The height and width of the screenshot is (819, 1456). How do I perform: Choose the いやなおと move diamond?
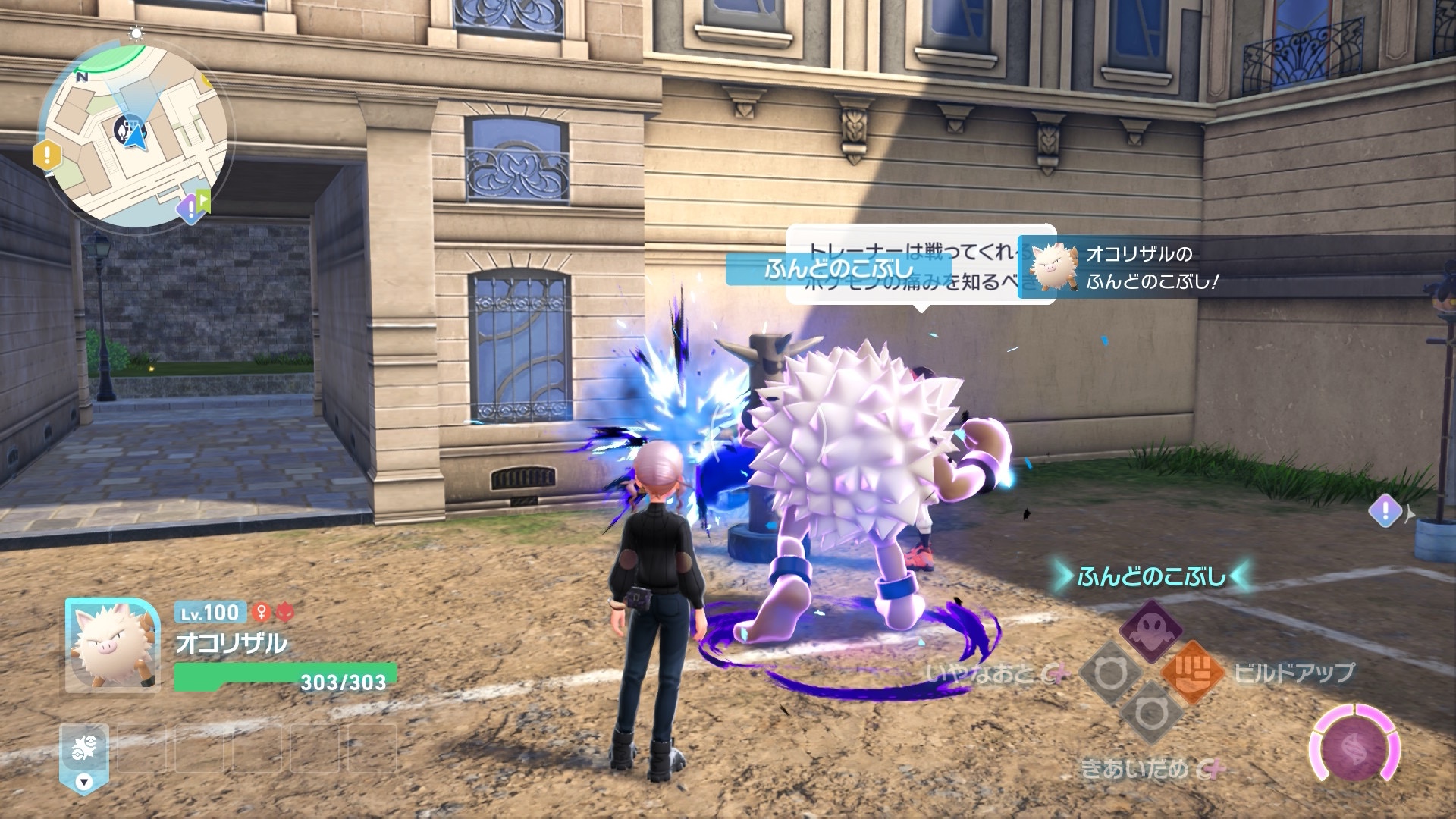click(x=1110, y=673)
